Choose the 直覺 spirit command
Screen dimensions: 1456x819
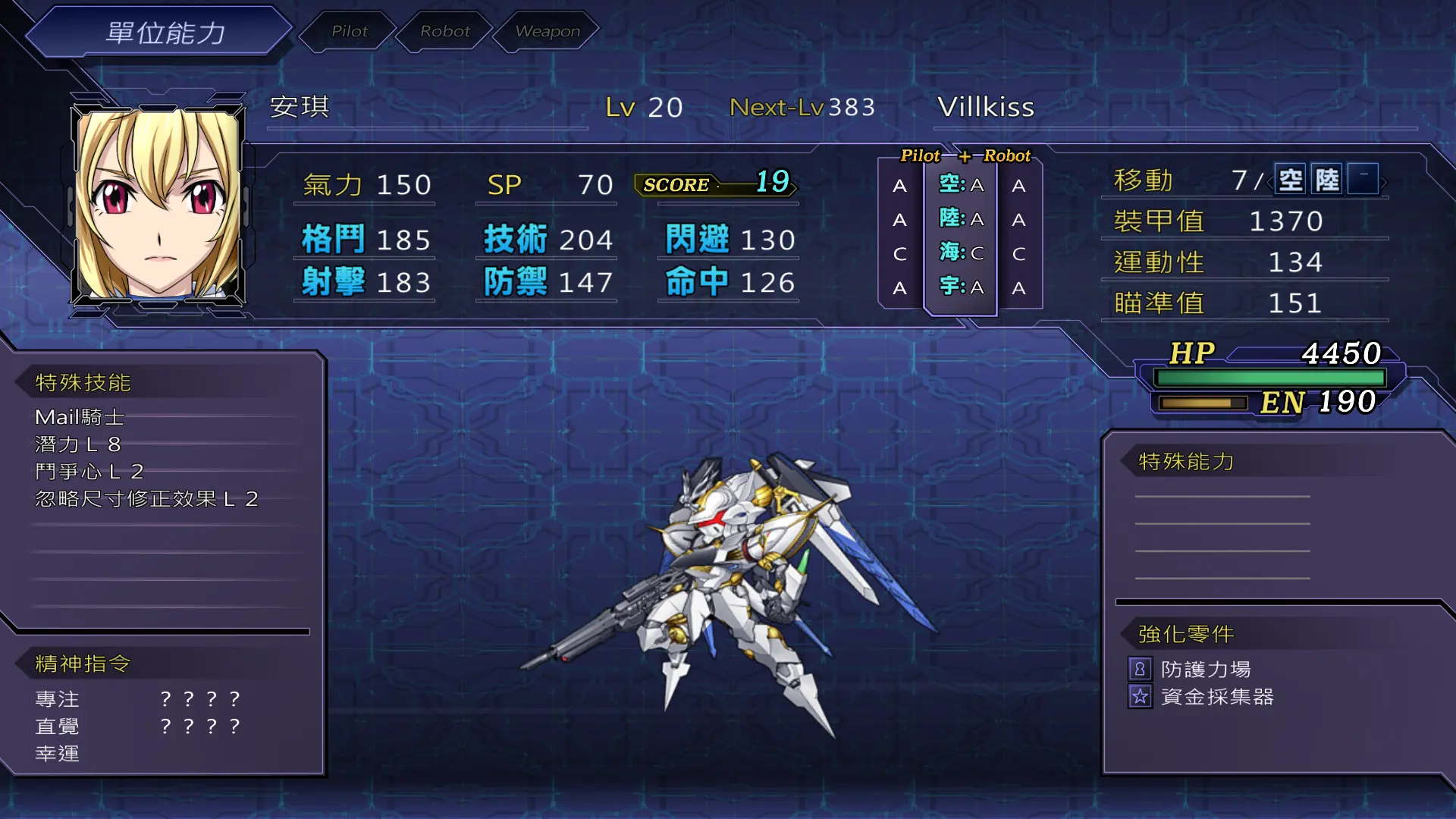(58, 726)
